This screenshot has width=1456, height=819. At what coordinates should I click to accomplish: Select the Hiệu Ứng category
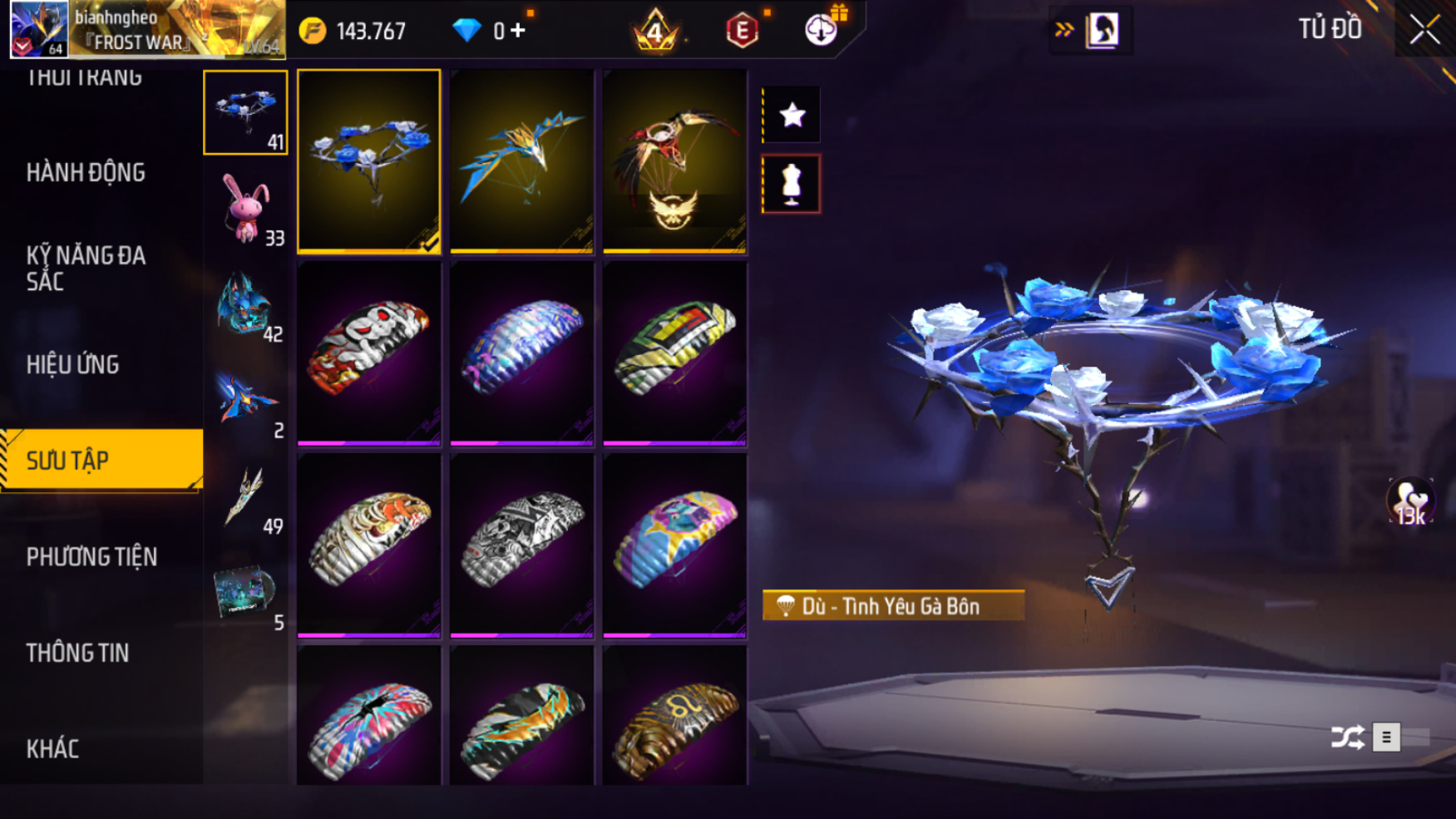[x=72, y=364]
